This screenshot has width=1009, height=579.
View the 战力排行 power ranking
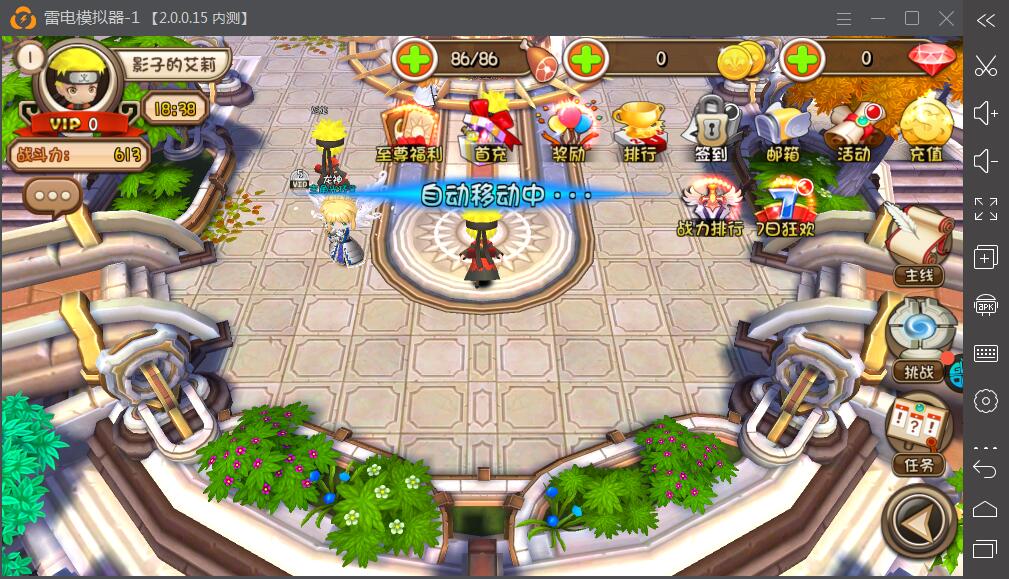tap(710, 205)
